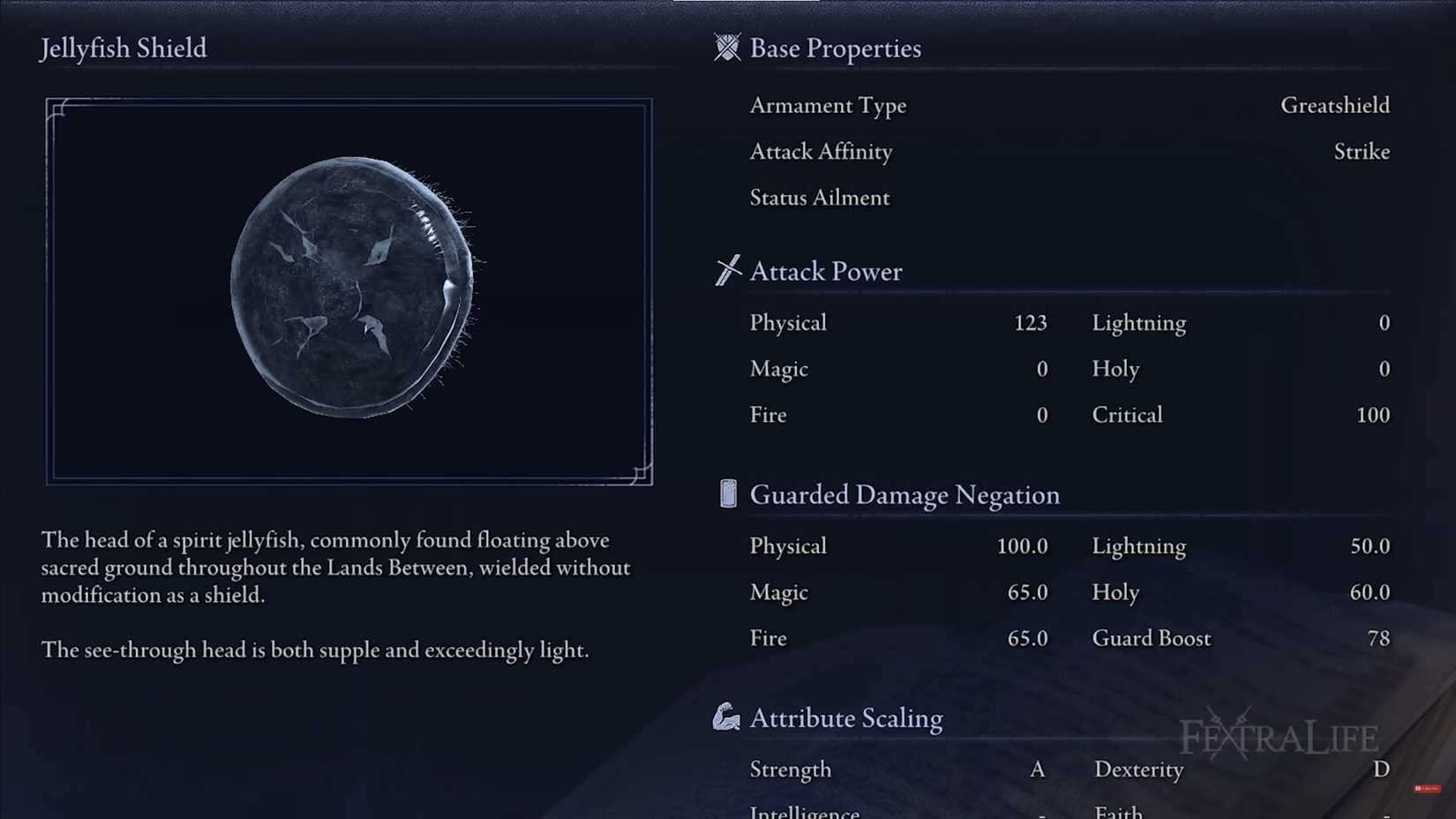Click the shield icon next to Guarded Damage Negation
The width and height of the screenshot is (1456, 819).
tap(727, 494)
